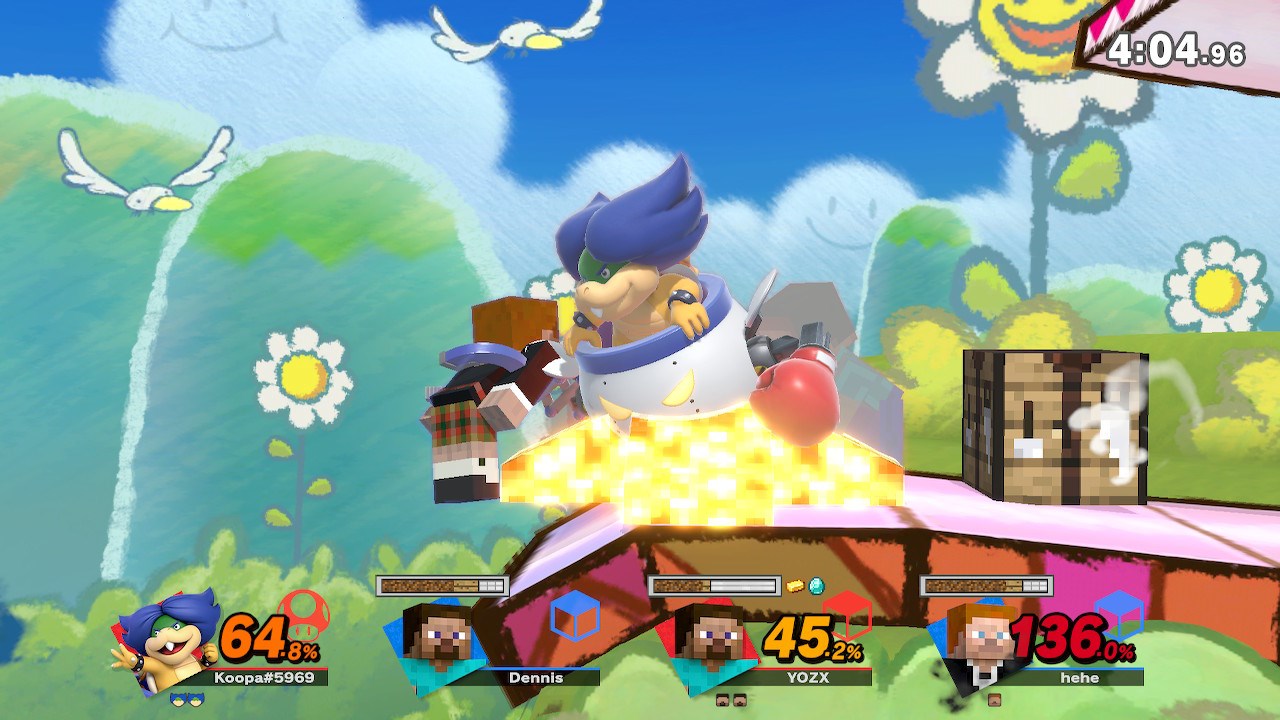Screen dimensions: 1280x720
Task: Toggle hehe's remaining stock head icon
Action: tap(994, 699)
